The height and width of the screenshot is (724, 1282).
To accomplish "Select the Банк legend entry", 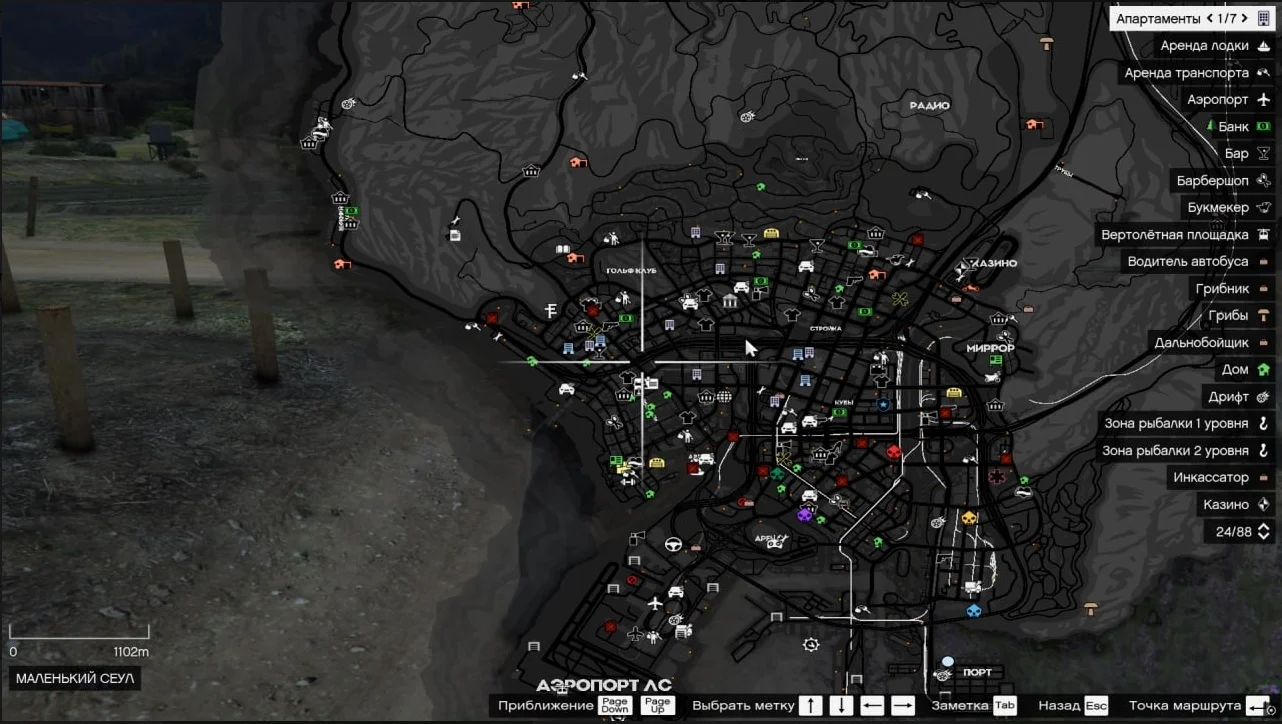I will click(1233, 127).
